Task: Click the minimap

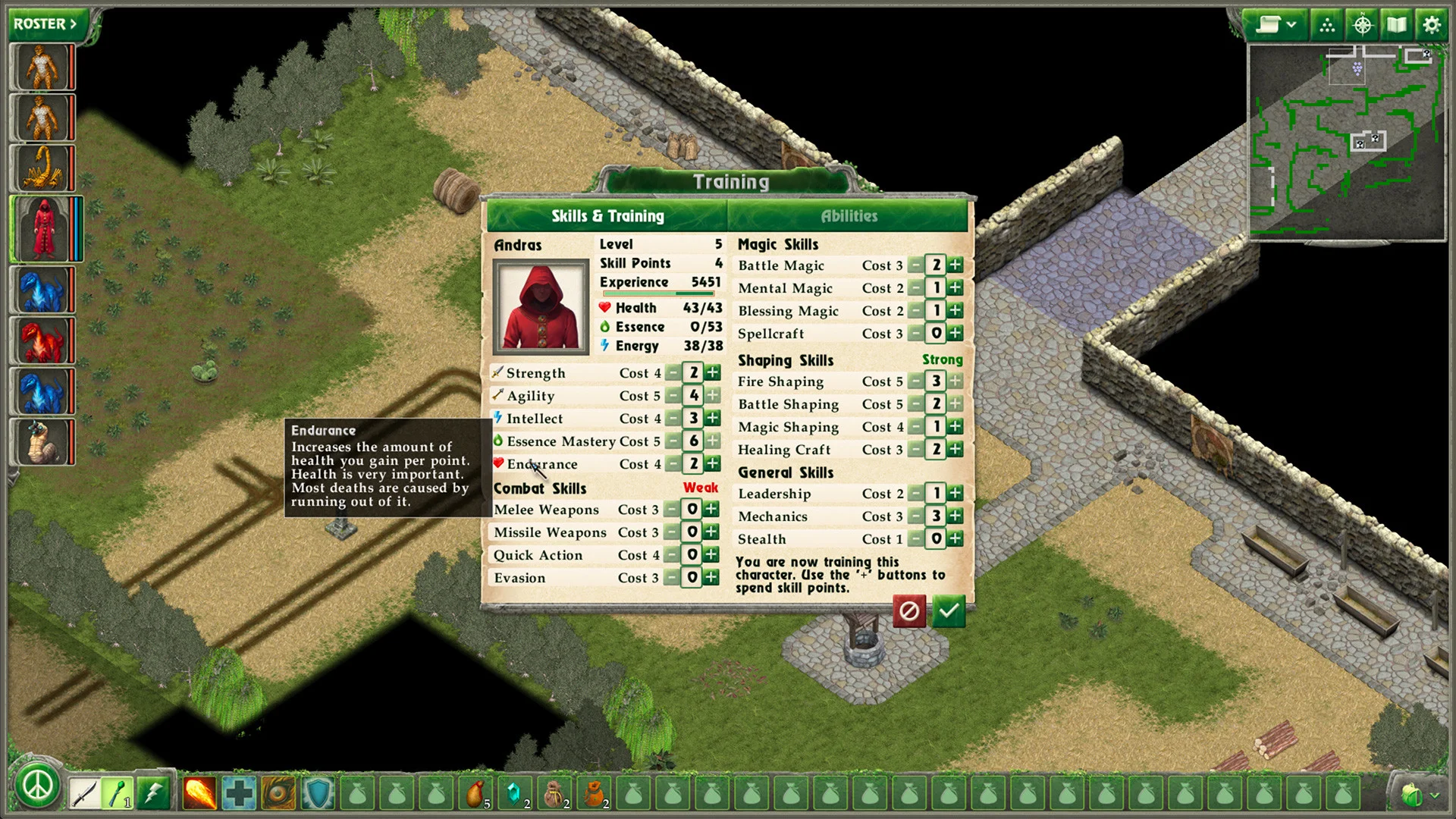Action: 1347,143
